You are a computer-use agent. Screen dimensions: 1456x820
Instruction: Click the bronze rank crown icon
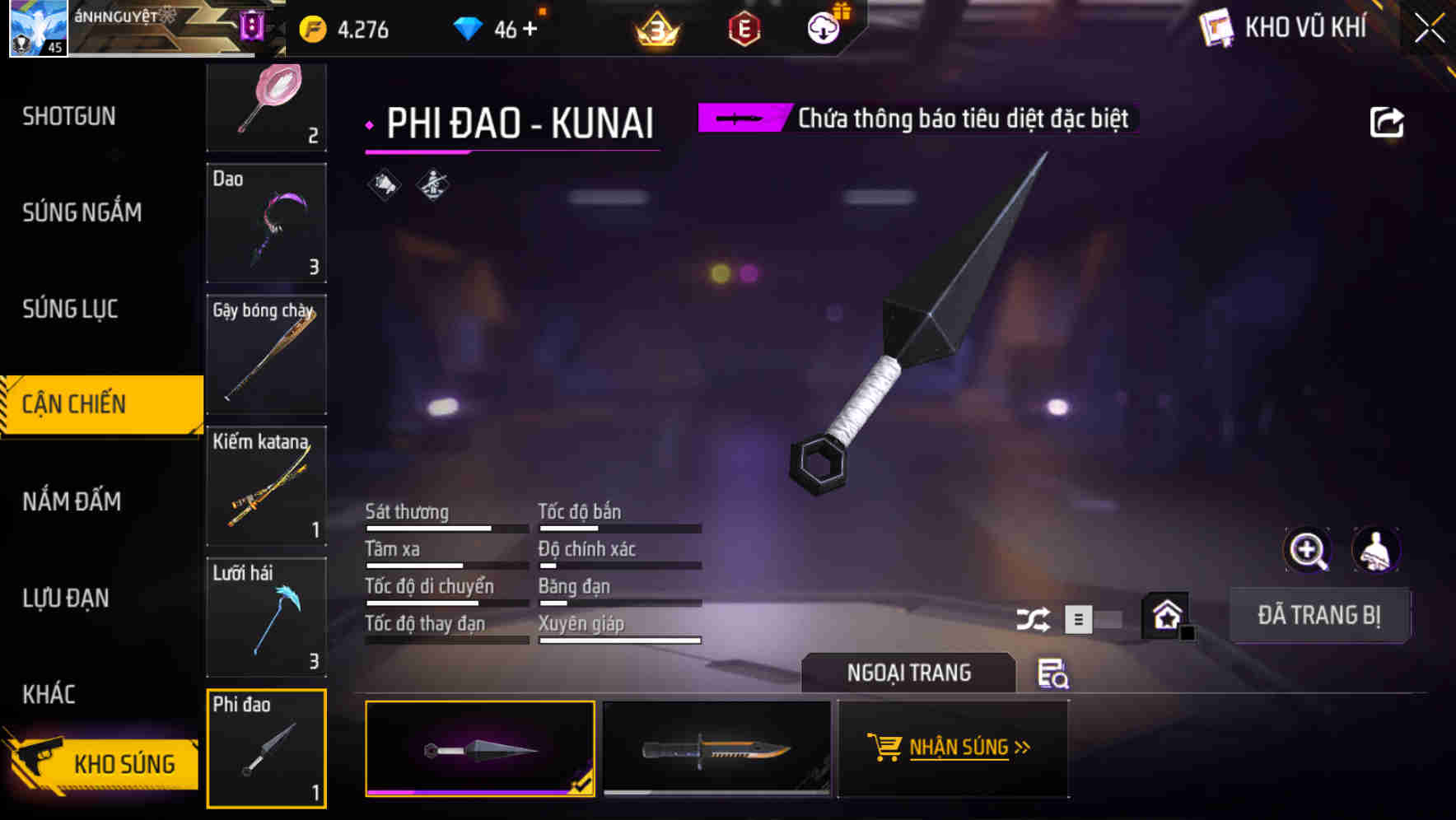pyautogui.click(x=655, y=28)
